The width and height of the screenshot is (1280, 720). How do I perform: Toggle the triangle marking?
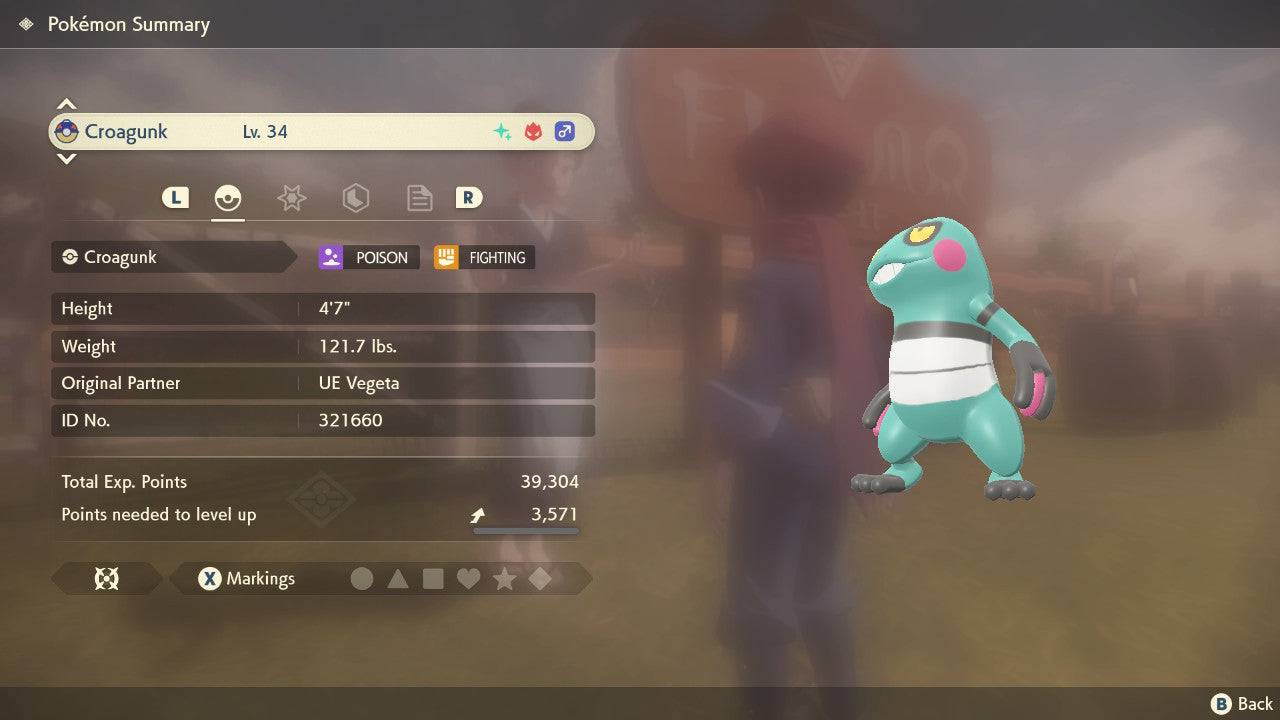(398, 578)
